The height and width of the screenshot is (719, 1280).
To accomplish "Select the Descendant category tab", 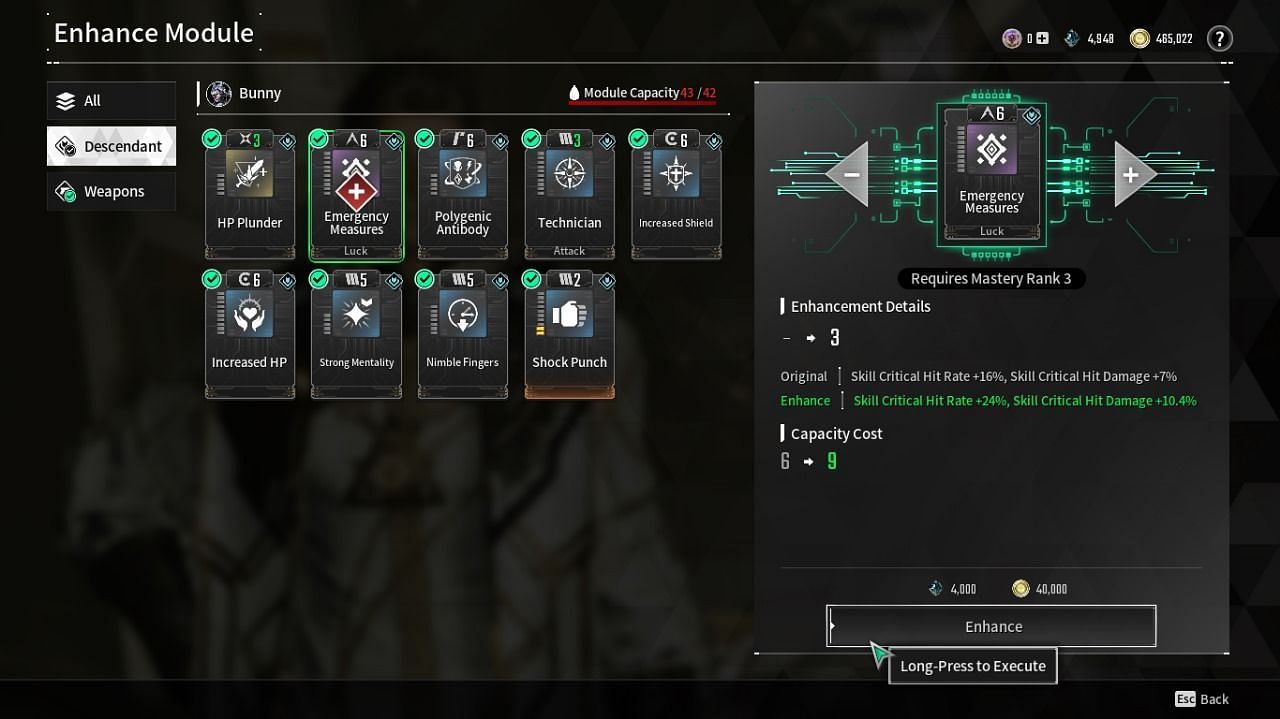I will click(111, 146).
